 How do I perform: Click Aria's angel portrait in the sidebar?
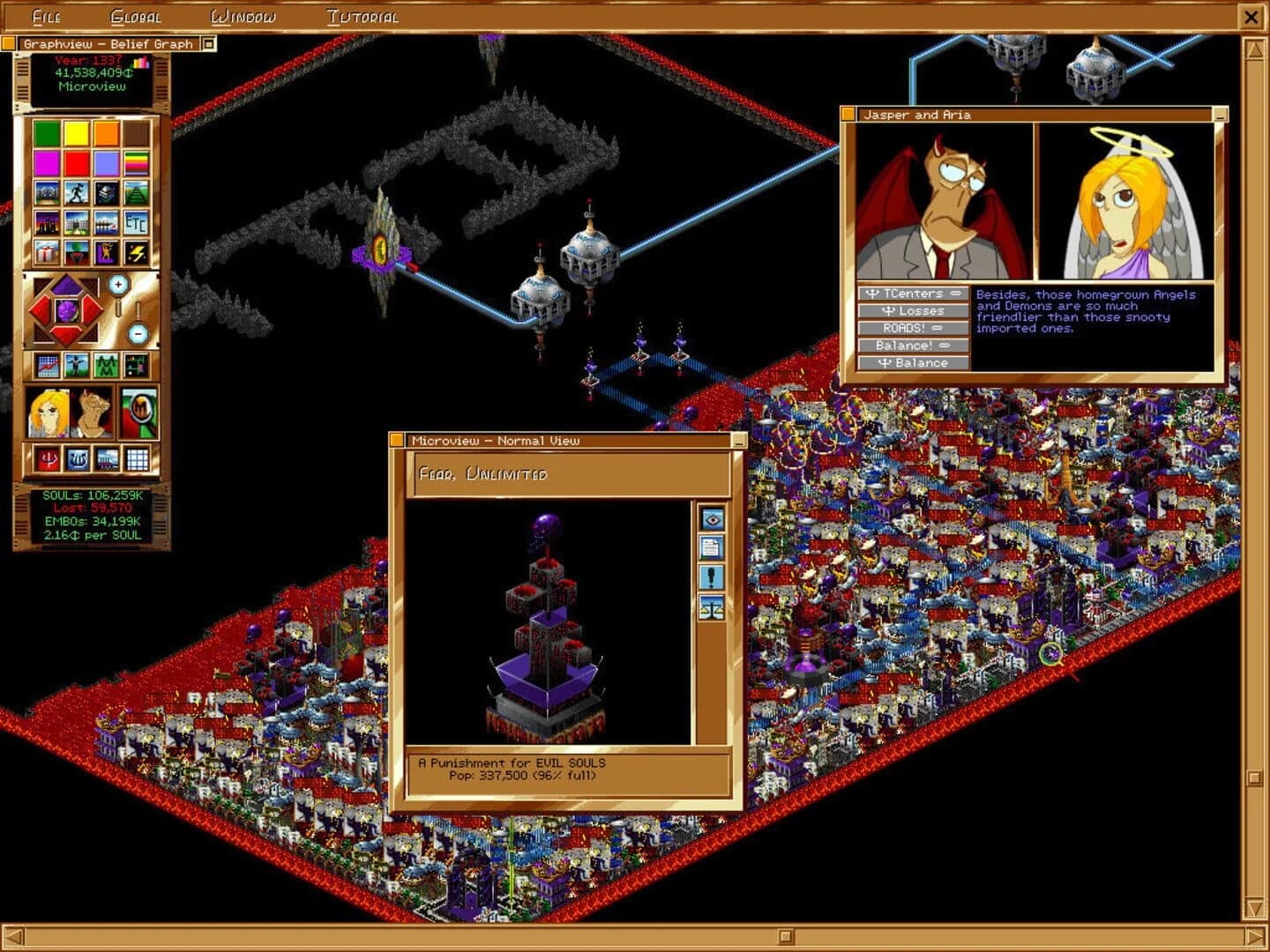[49, 413]
